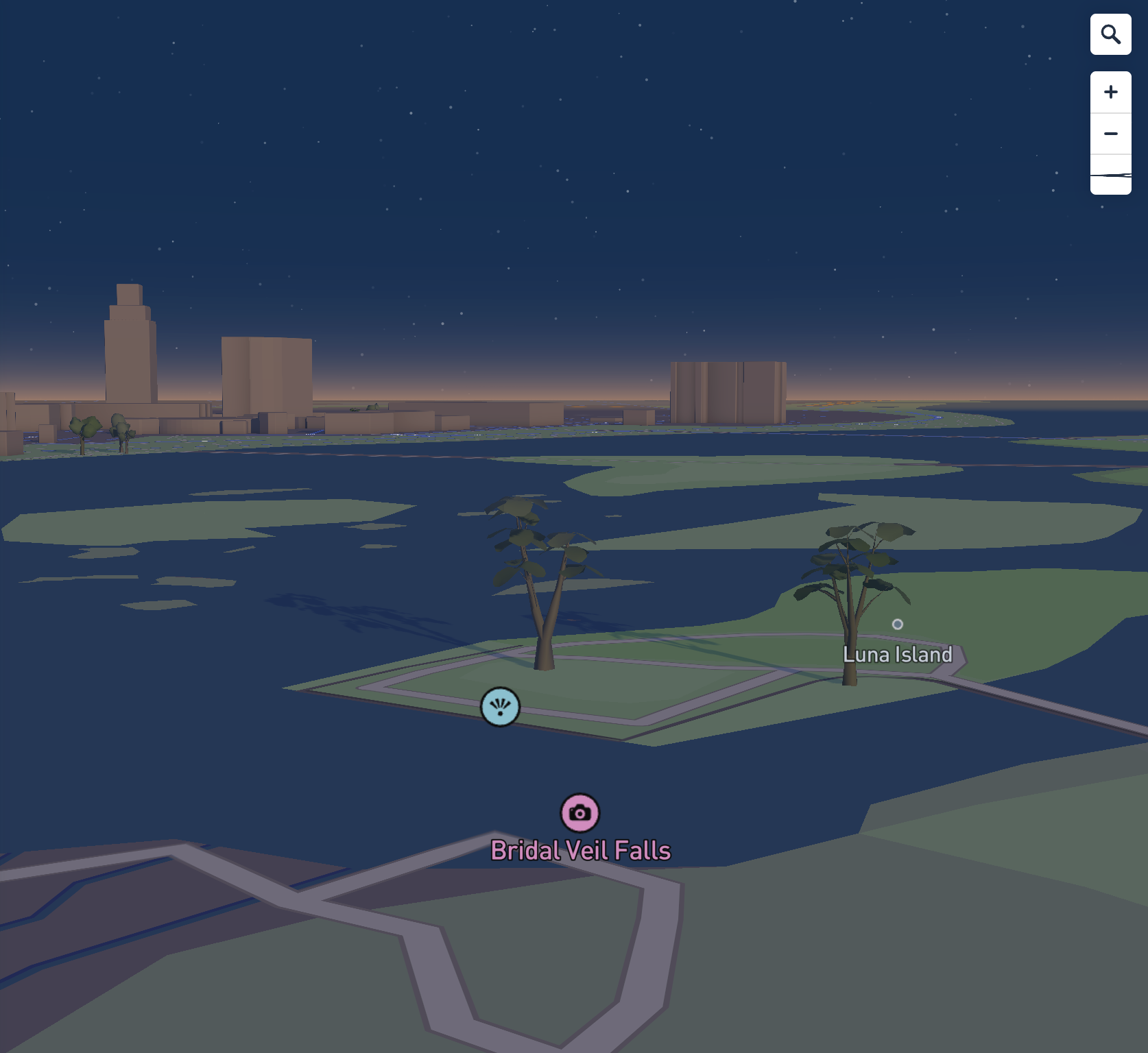Select the teal viewpoint marker on the island
This screenshot has height=1053, width=1148.
(500, 707)
